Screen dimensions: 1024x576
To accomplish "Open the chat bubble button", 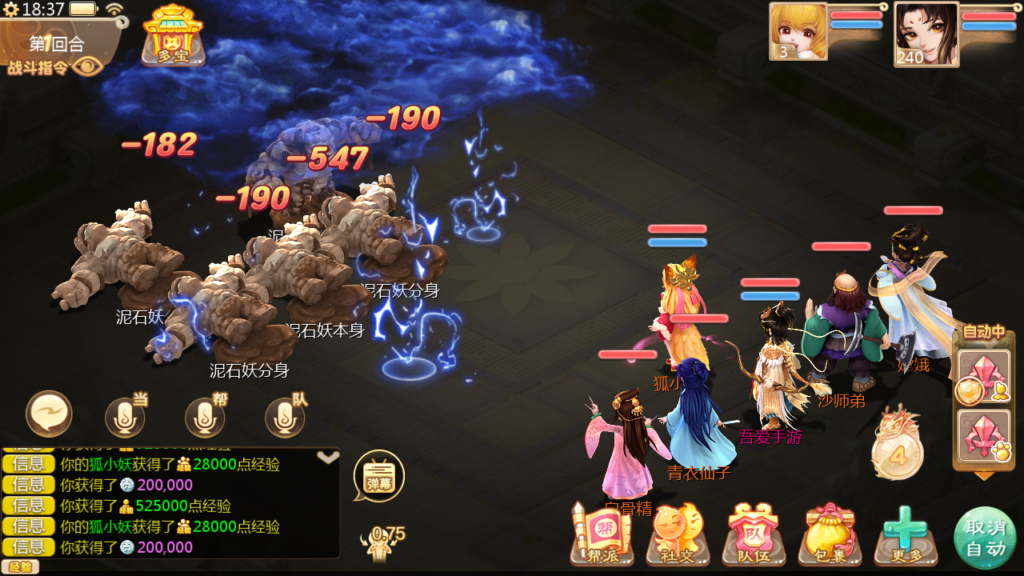I will [50, 414].
